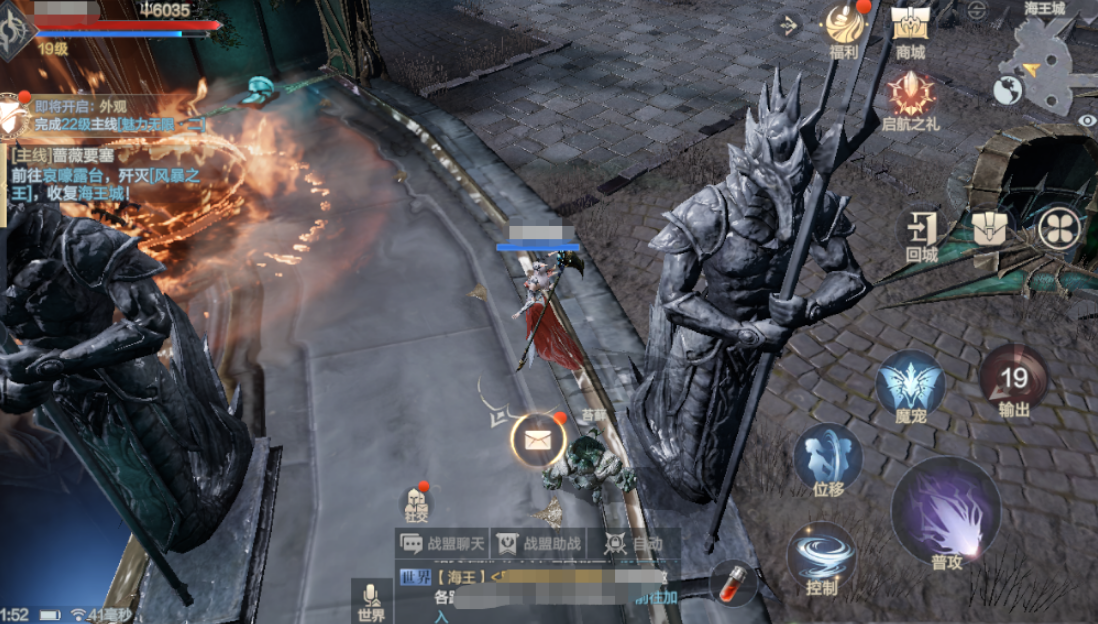The image size is (1098, 624).
Task: Open the world map globe icon
Action: point(1007,91)
